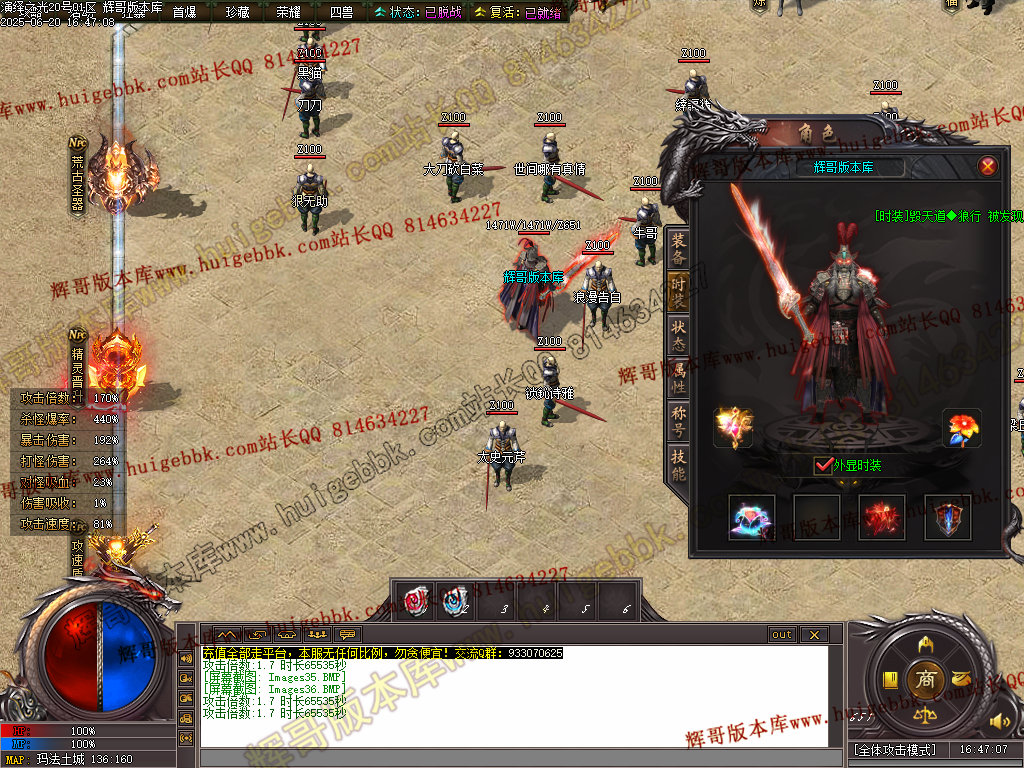The width and height of the screenshot is (1024, 768).
Task: Open the 首爆 top menu
Action: pos(185,12)
